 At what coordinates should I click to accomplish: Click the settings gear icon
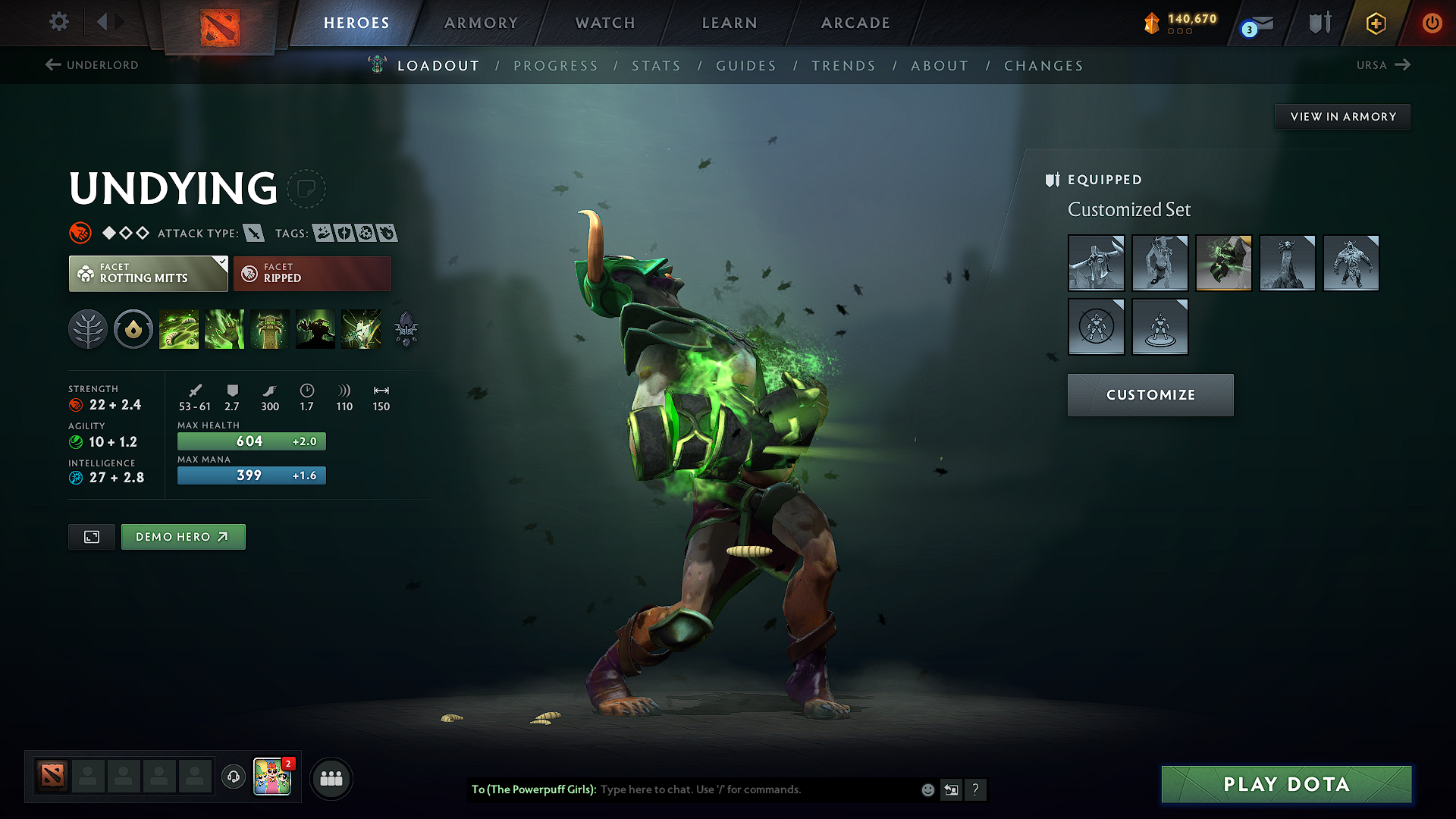tap(58, 22)
